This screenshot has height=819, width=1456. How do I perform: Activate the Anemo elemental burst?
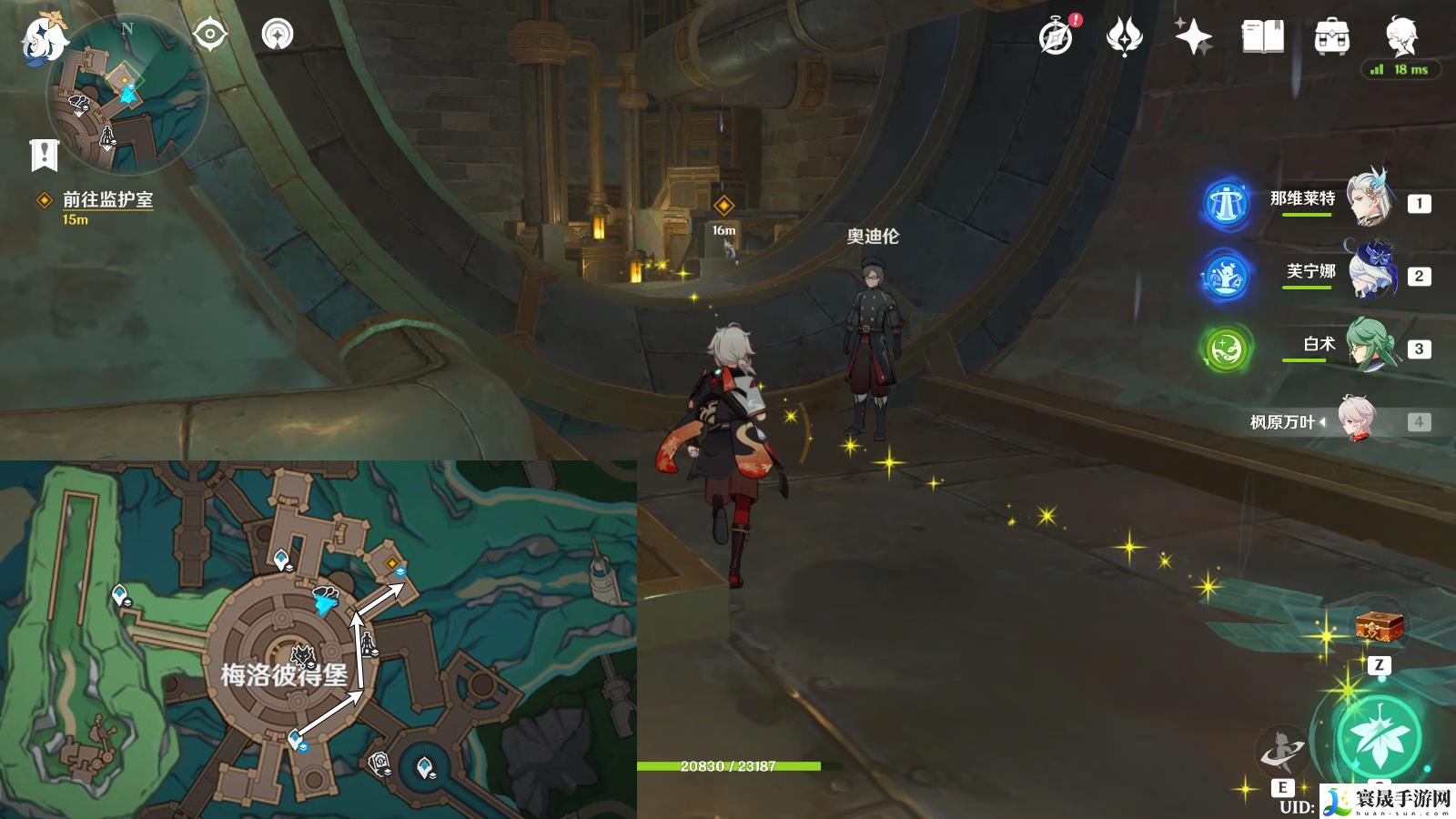coord(1379,737)
